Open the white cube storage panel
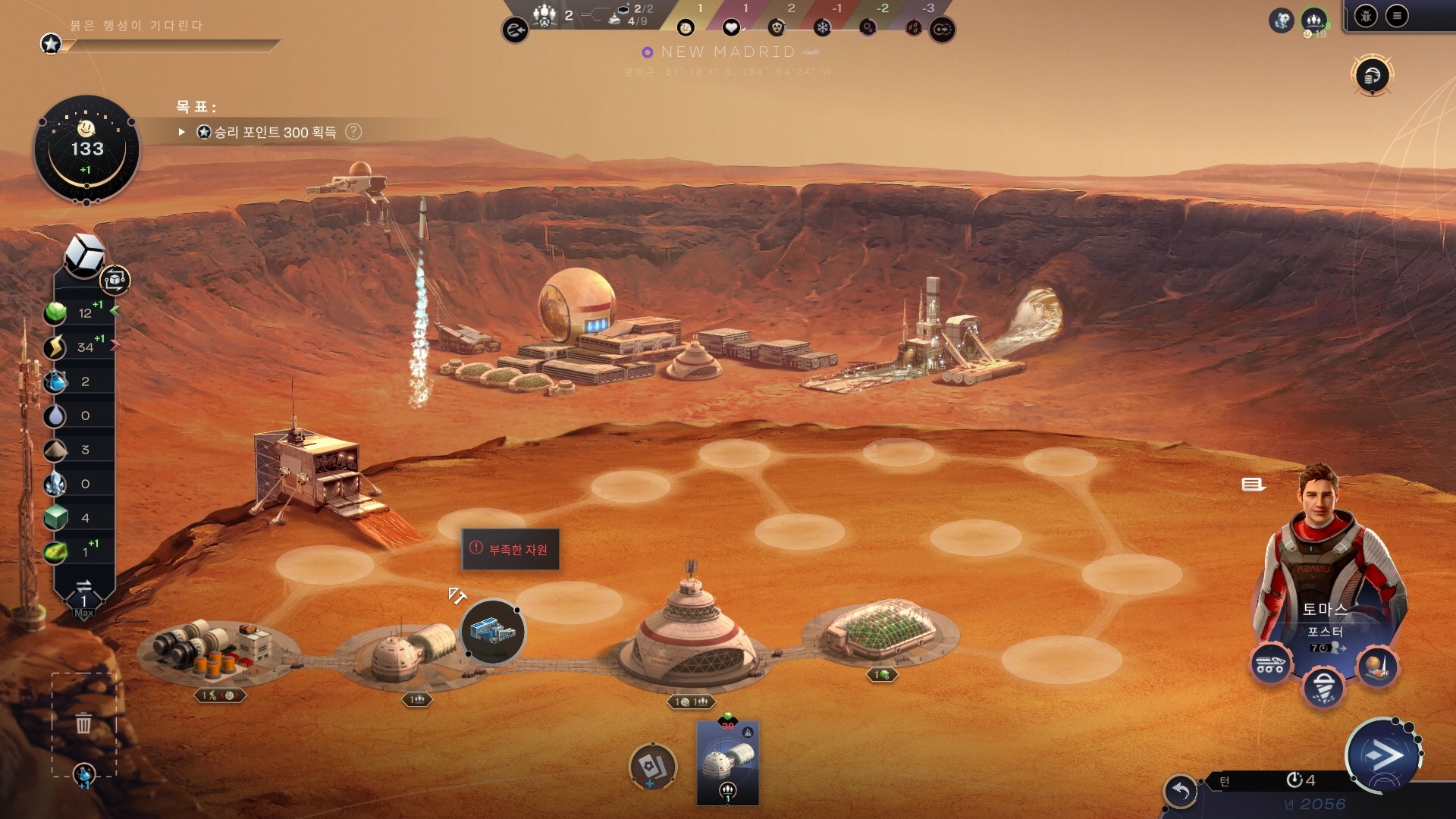1456x819 pixels. point(84,254)
